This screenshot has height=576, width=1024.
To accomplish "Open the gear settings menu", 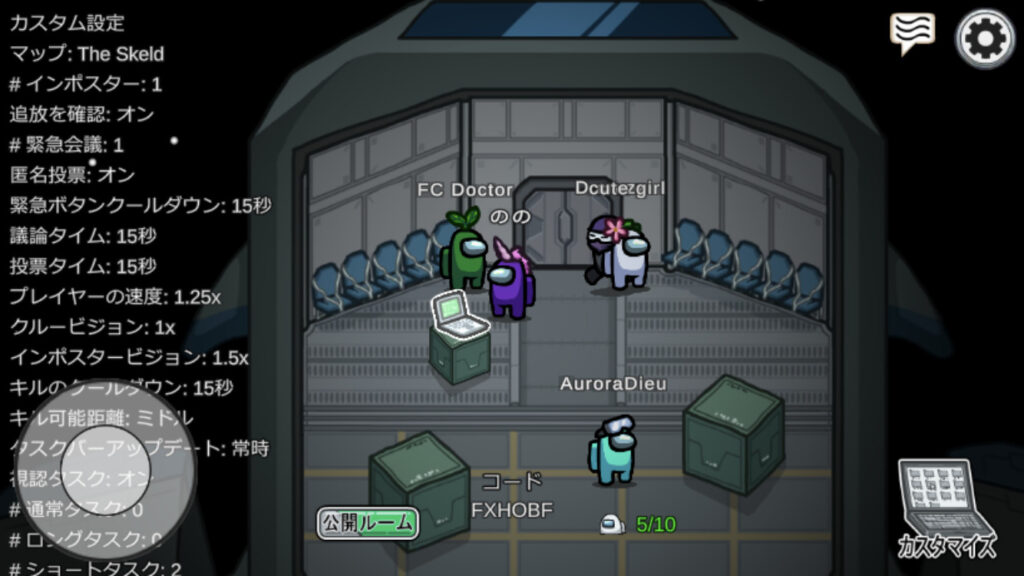I will point(985,38).
